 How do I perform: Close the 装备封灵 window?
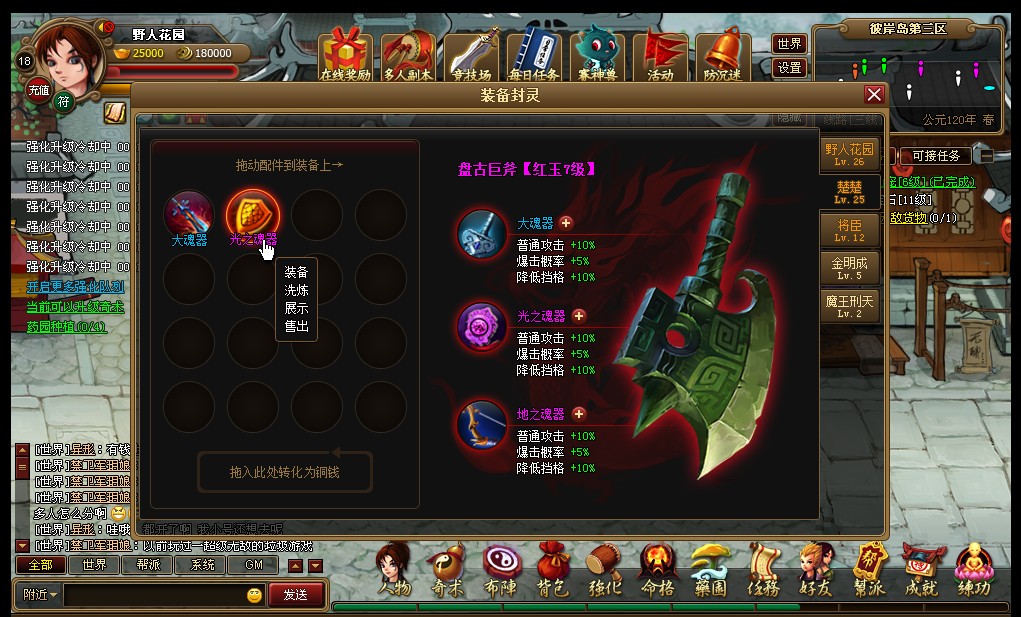(x=874, y=94)
